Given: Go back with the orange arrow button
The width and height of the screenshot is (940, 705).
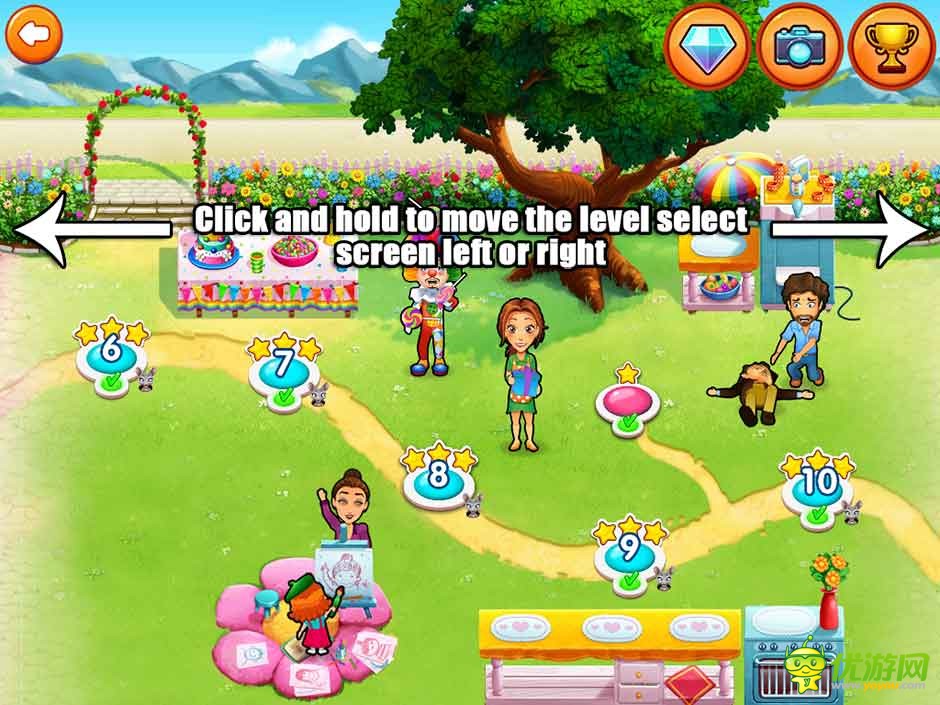Looking at the screenshot, I should point(35,35).
